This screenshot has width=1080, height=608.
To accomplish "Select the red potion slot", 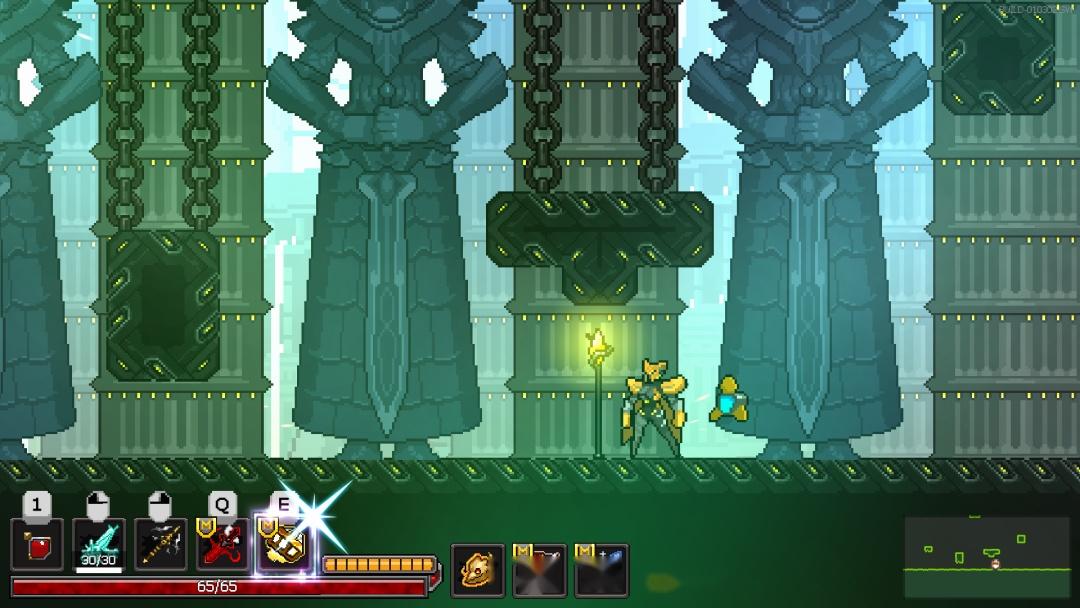I will (x=38, y=545).
